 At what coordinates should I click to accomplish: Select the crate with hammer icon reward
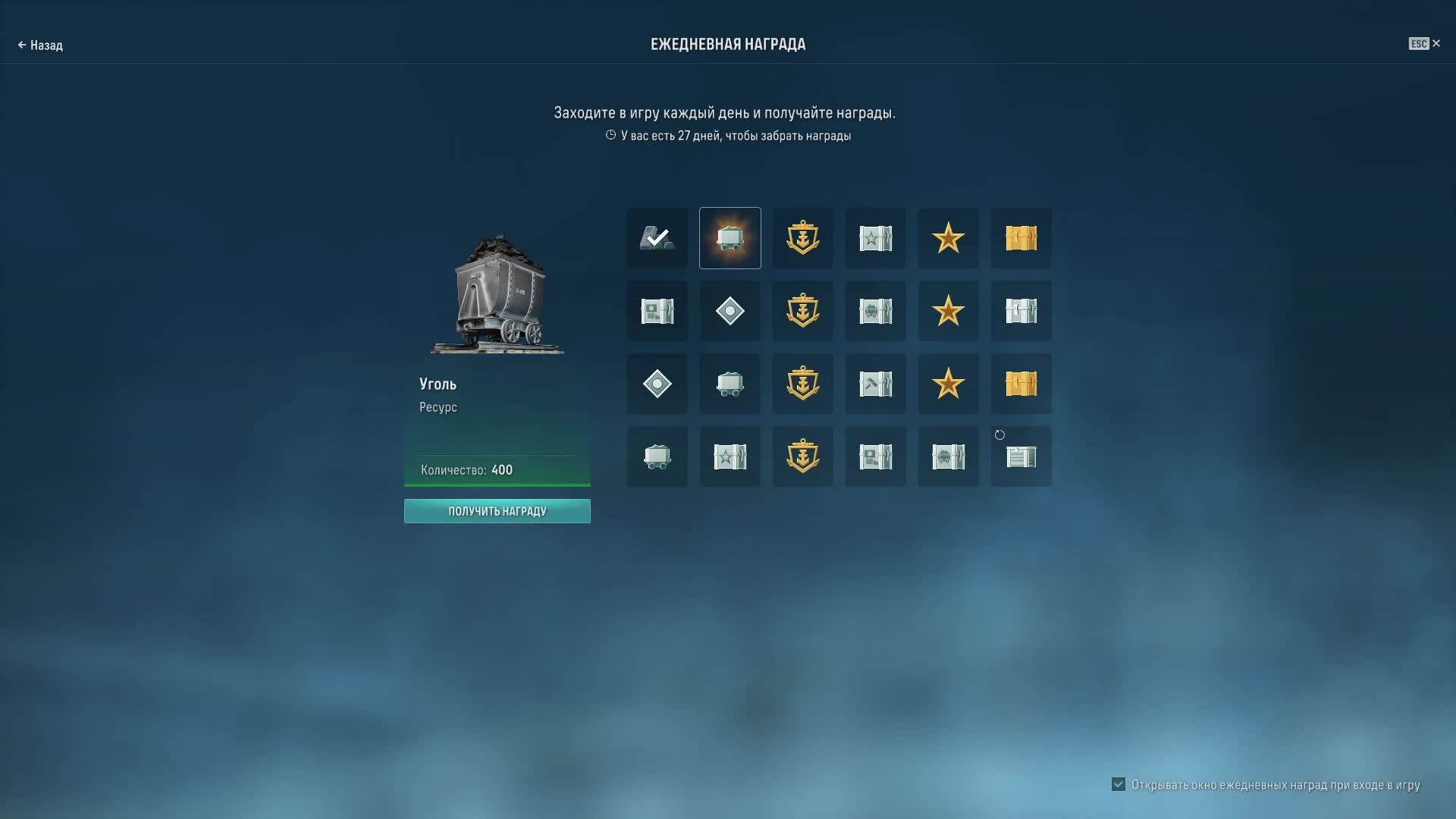point(875,384)
